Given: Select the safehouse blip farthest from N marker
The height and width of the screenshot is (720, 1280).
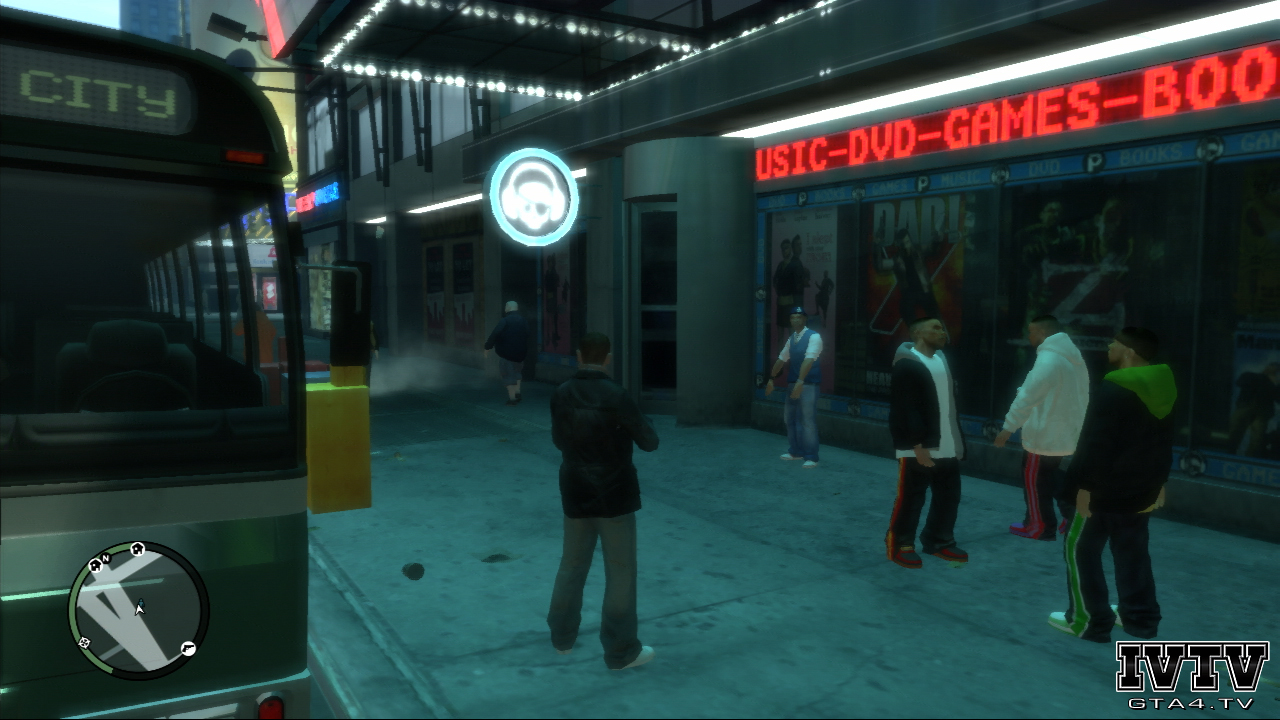Looking at the screenshot, I should point(137,548).
